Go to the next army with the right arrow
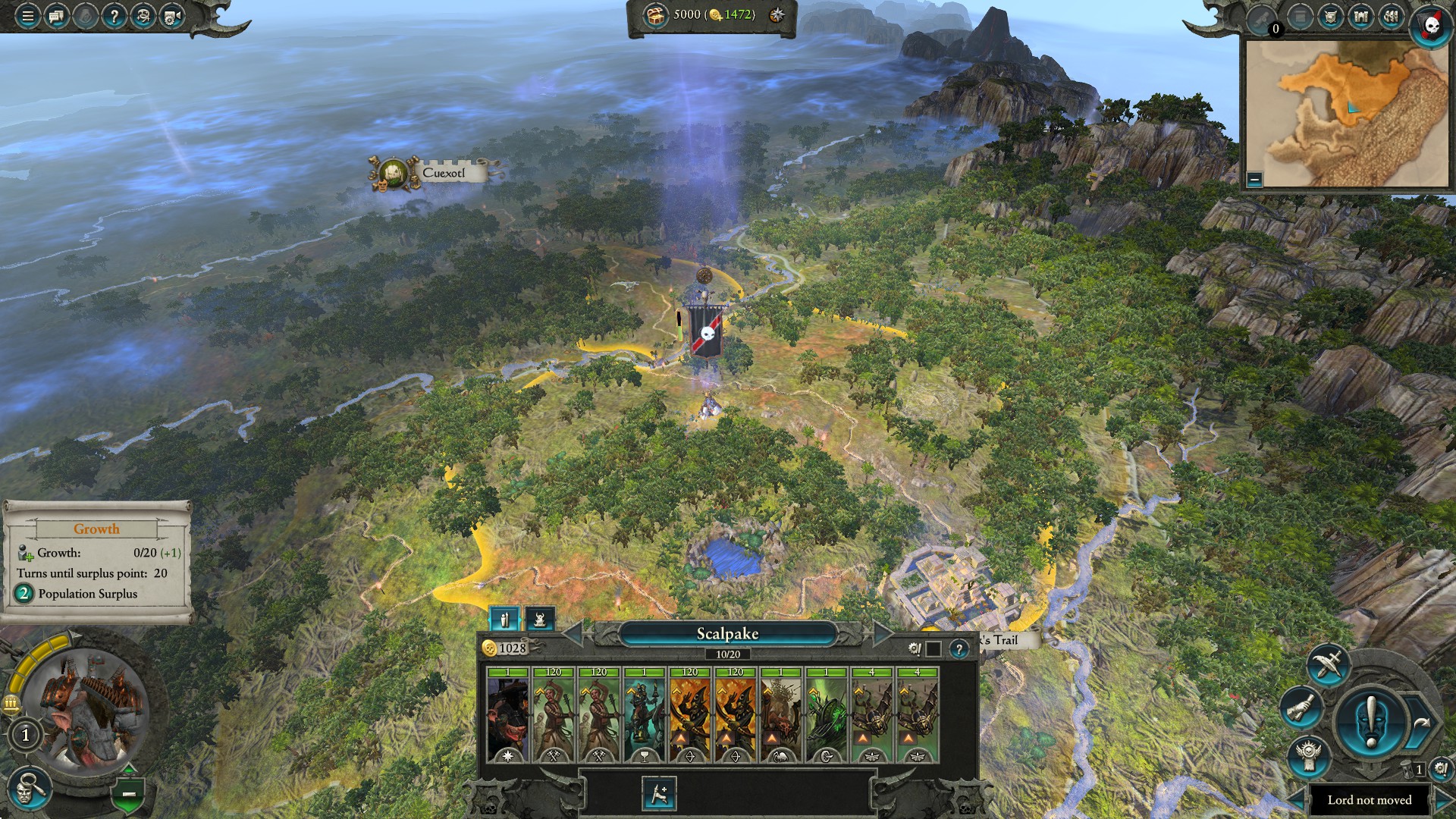This screenshot has height=819, width=1456. coord(882,633)
